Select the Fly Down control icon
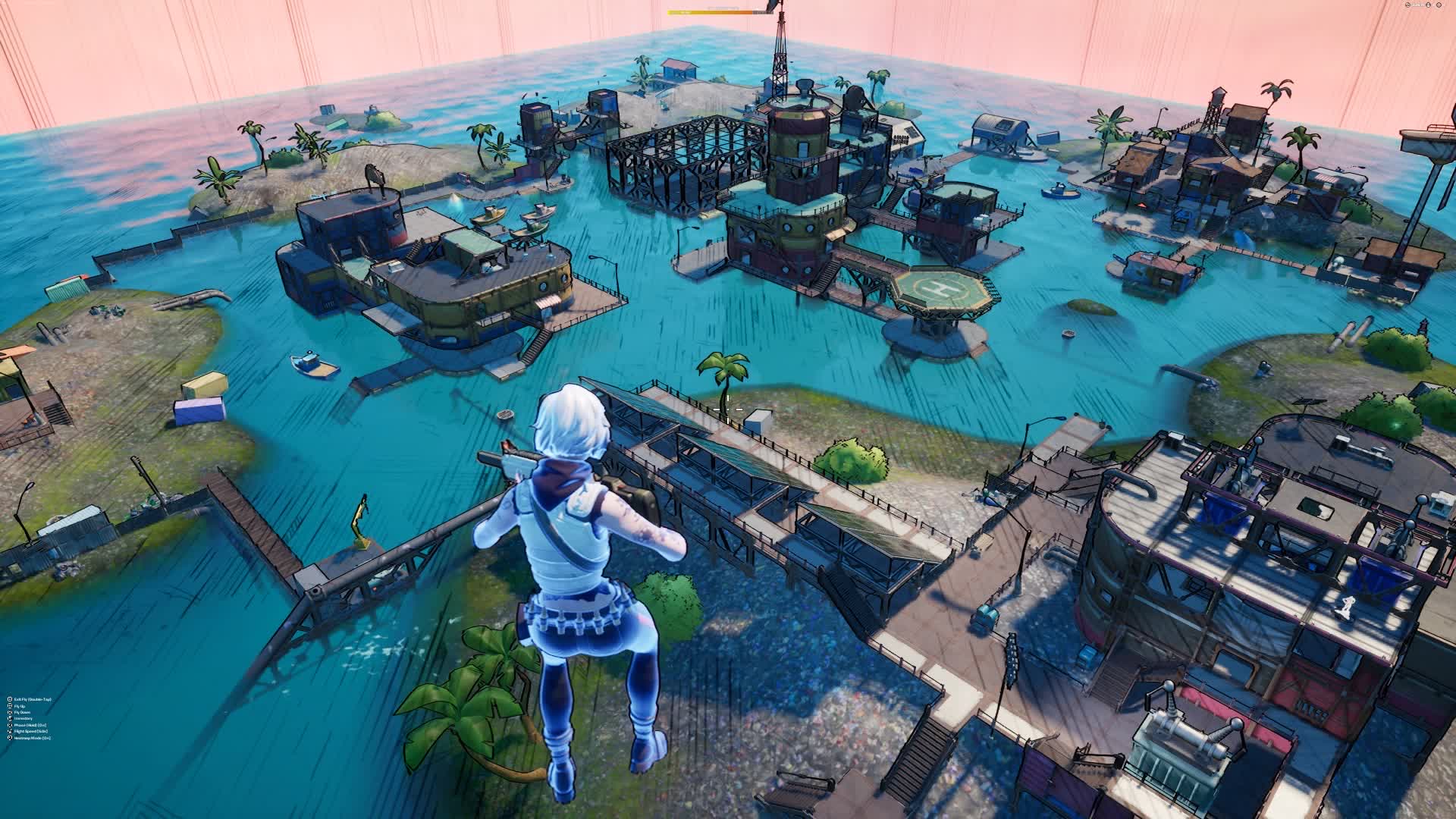Image resolution: width=1456 pixels, height=819 pixels. [x=10, y=712]
